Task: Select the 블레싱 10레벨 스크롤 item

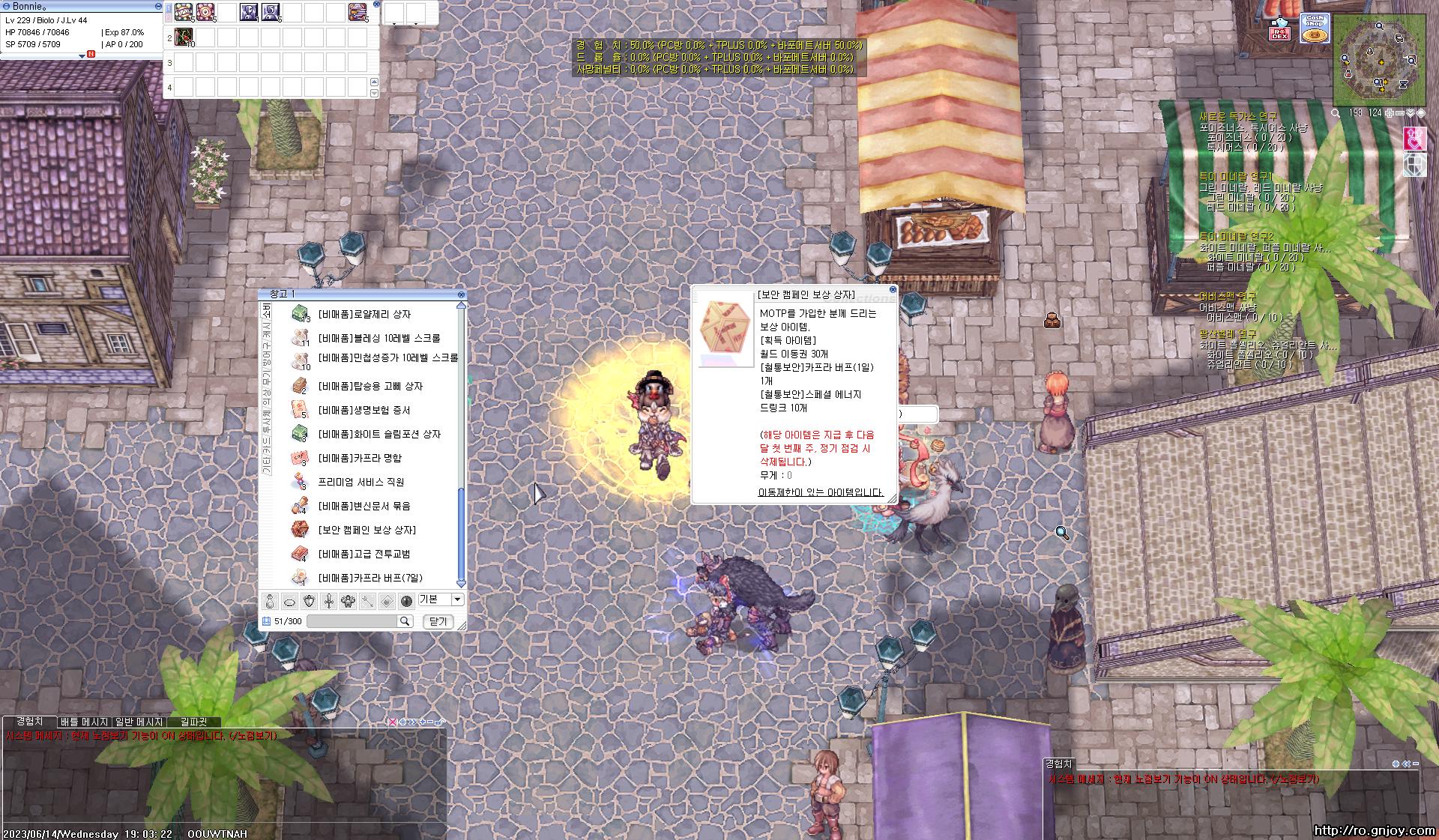Action: point(379,339)
